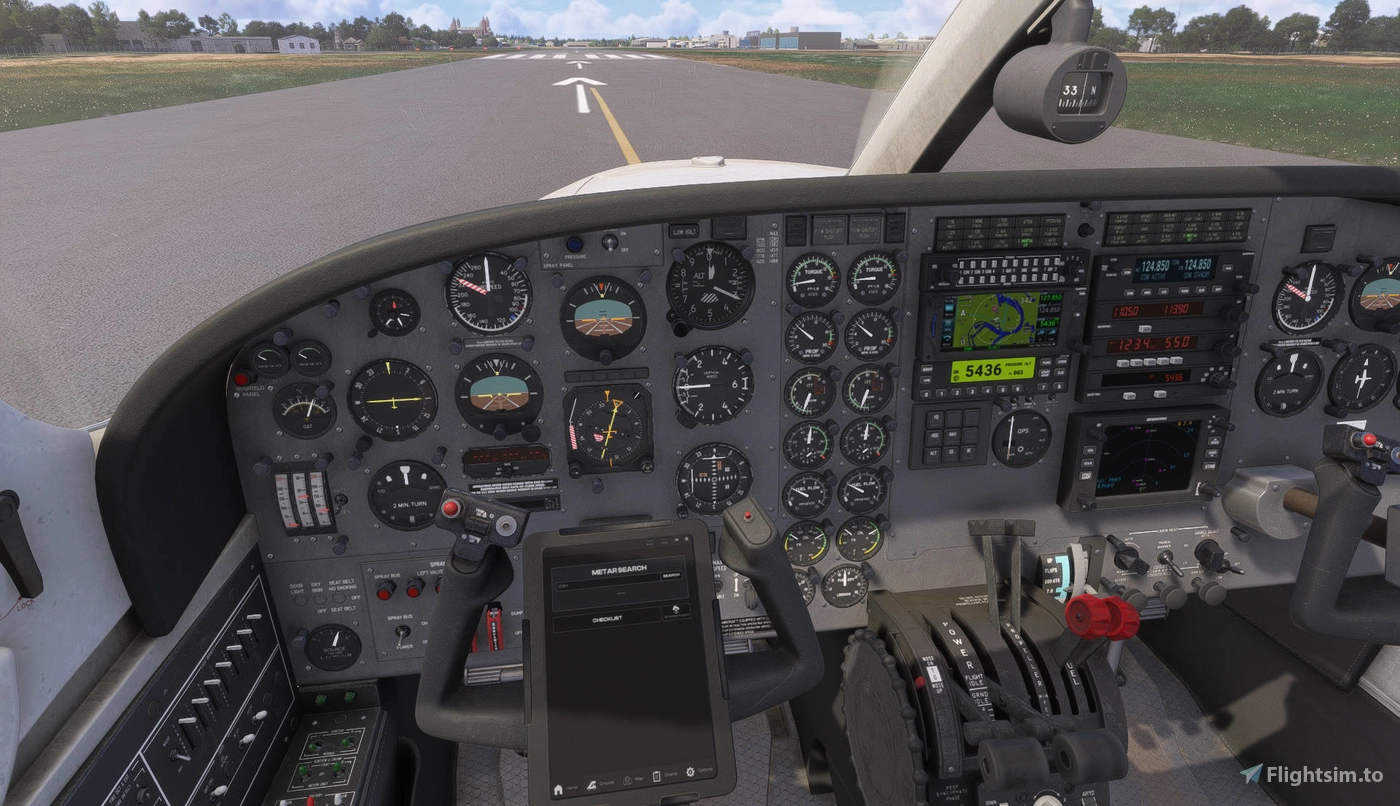Toggle the SEAT BELT NO SMOKING switch
The width and height of the screenshot is (1400, 806).
(x=339, y=598)
